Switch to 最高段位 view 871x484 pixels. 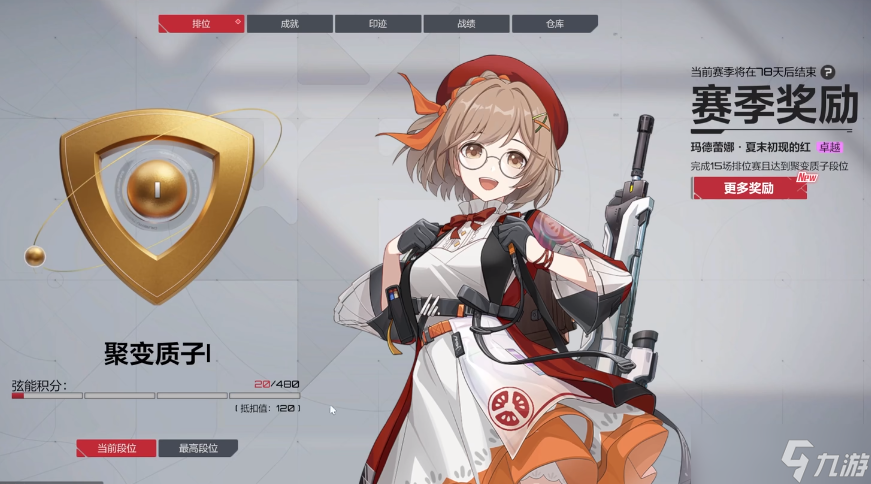(199, 448)
